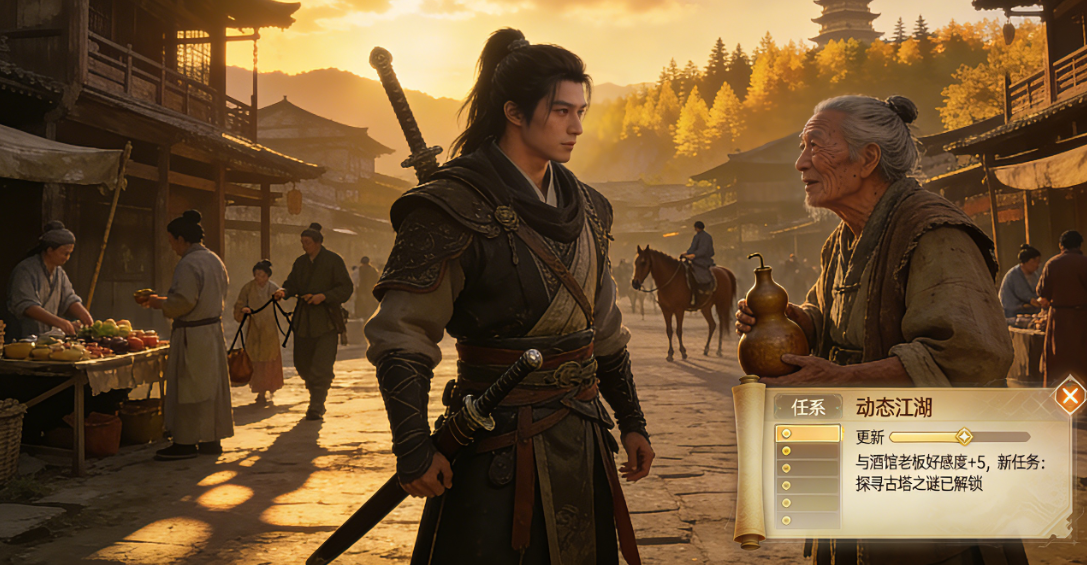Open the 任系 tab button
Viewport: 1087px width, 565px height.
pos(808,408)
